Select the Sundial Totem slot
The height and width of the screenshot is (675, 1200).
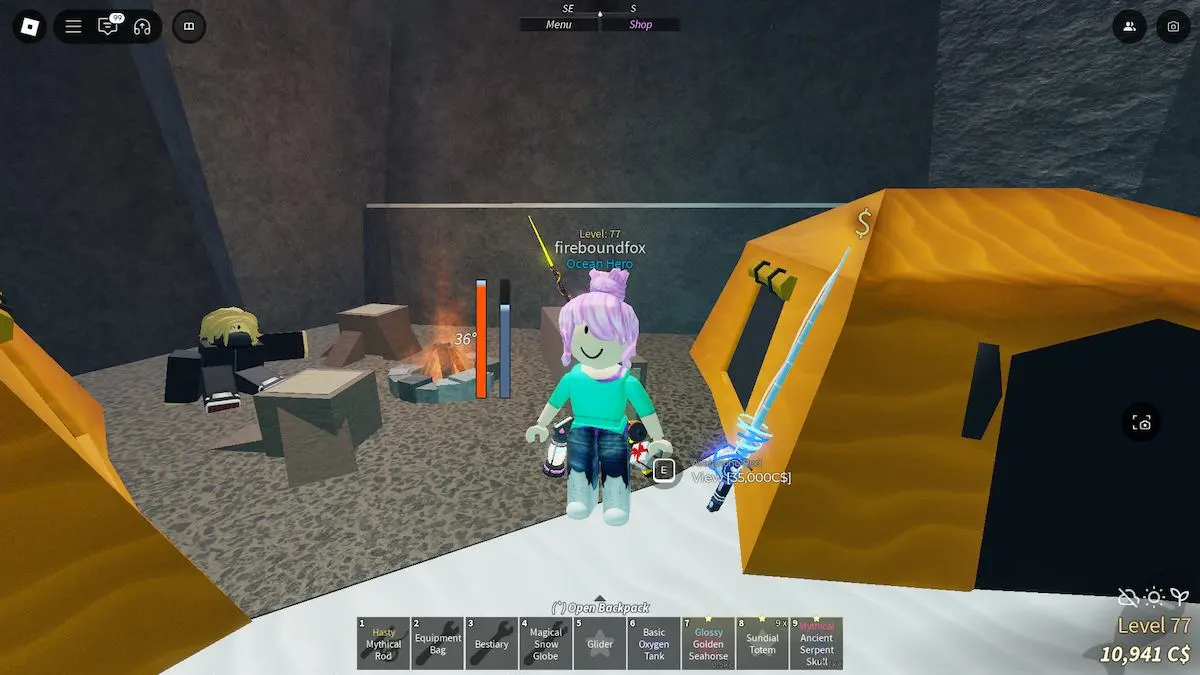(762, 643)
